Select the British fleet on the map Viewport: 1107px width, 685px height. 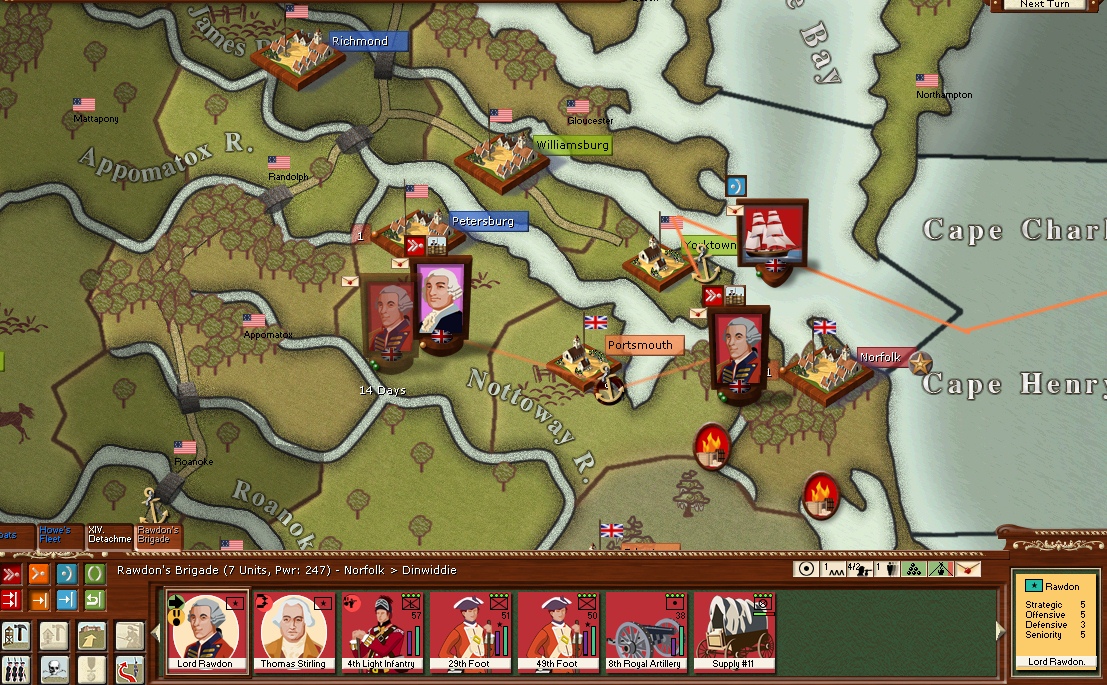coord(773,233)
